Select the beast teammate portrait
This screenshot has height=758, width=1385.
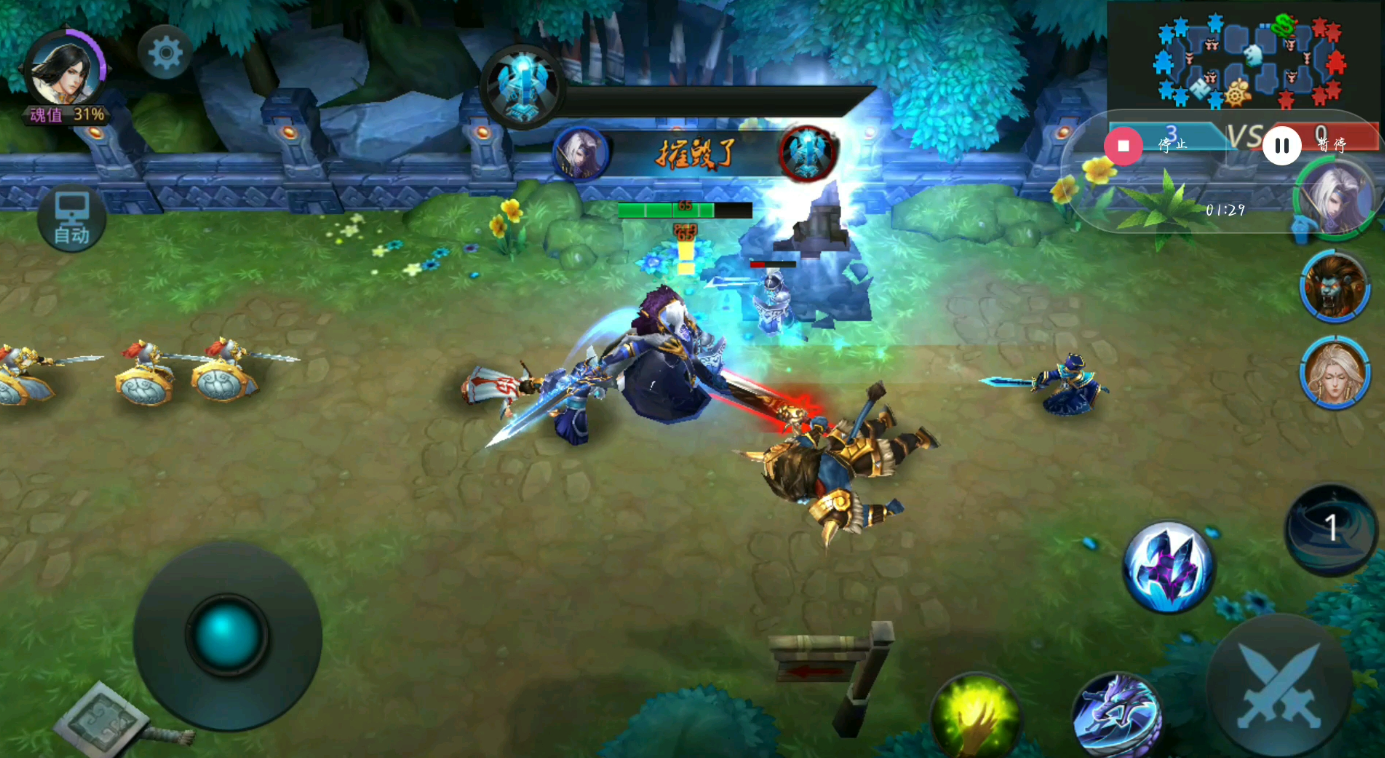point(1335,286)
